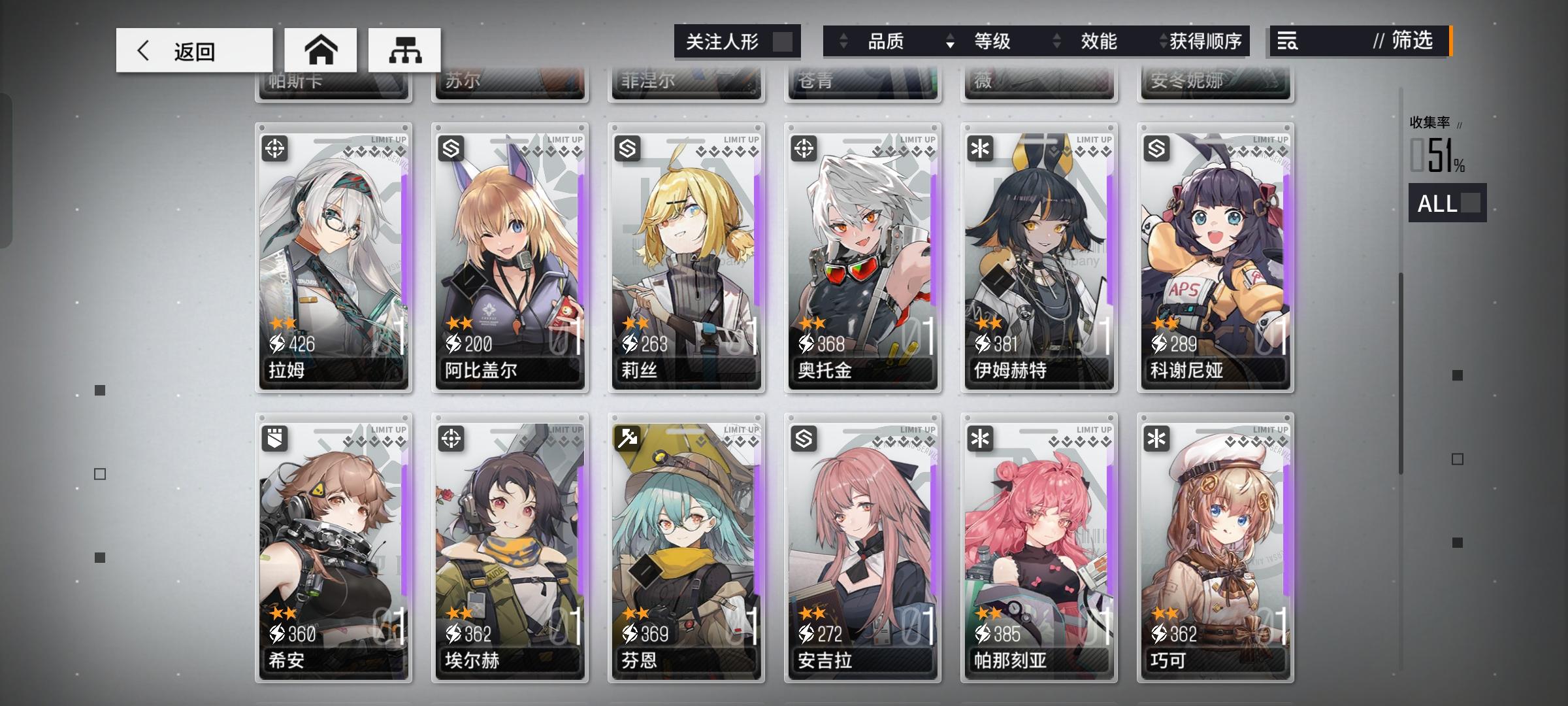Open the 筛选 filter panel
The width and height of the screenshot is (1568, 706).
(x=1411, y=41)
